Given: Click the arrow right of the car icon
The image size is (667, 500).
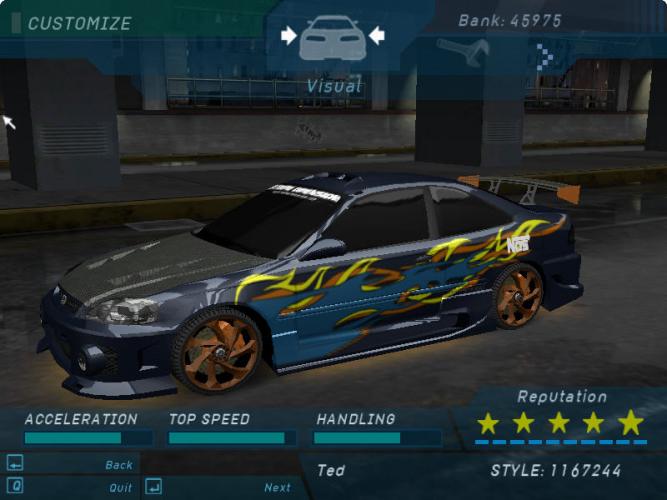Looking at the screenshot, I should [376, 36].
